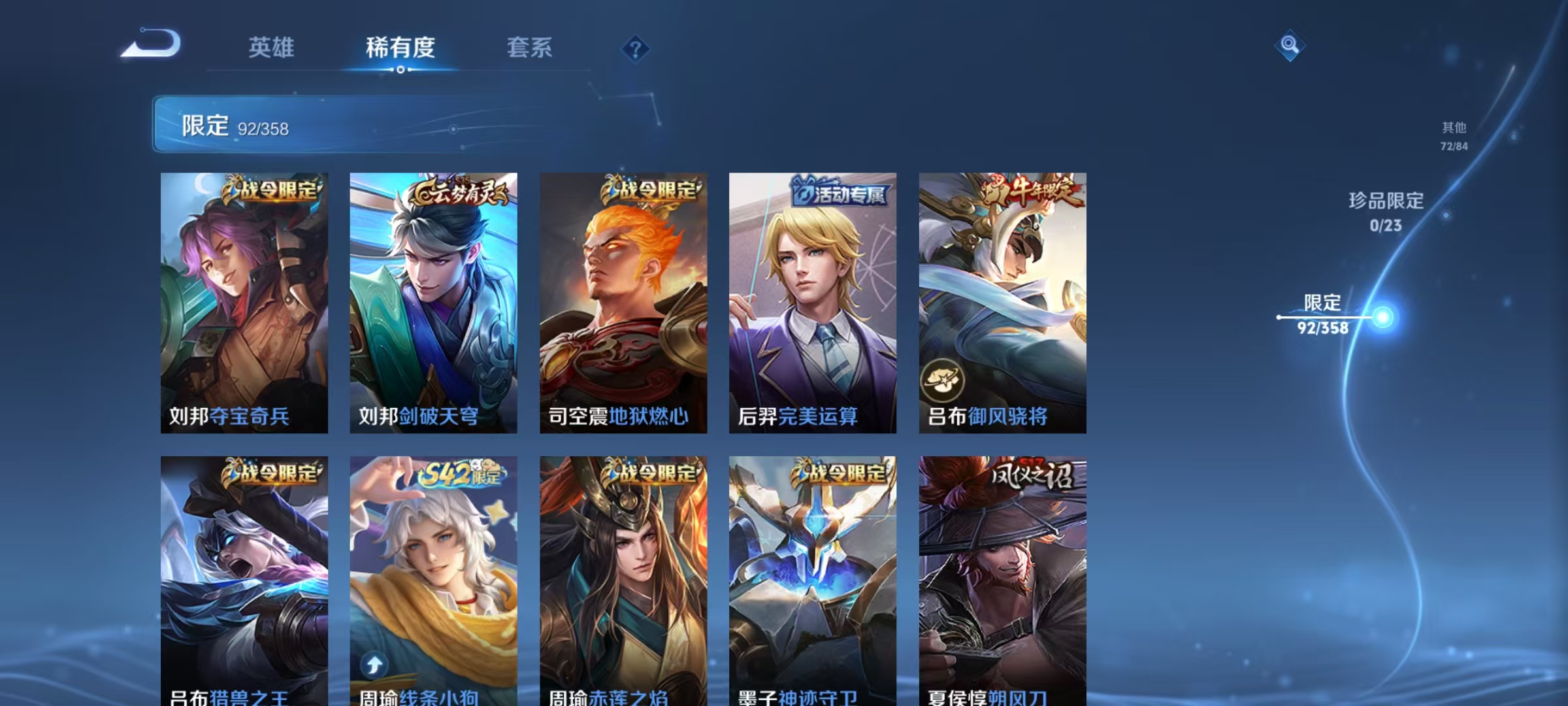The height and width of the screenshot is (706, 1568).
Task: Select the 稀有度 tab
Action: coord(401,48)
